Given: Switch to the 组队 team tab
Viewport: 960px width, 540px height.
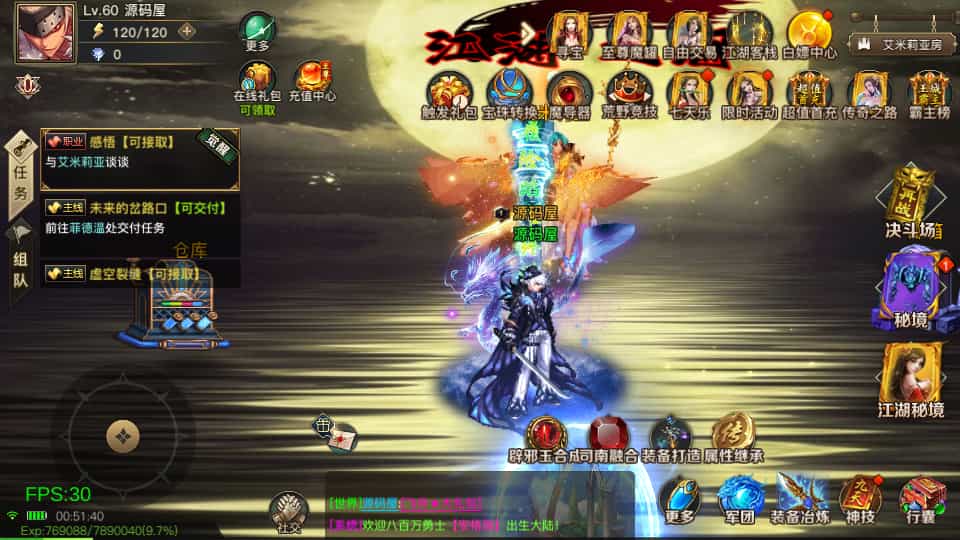Looking at the screenshot, I should [x=20, y=260].
